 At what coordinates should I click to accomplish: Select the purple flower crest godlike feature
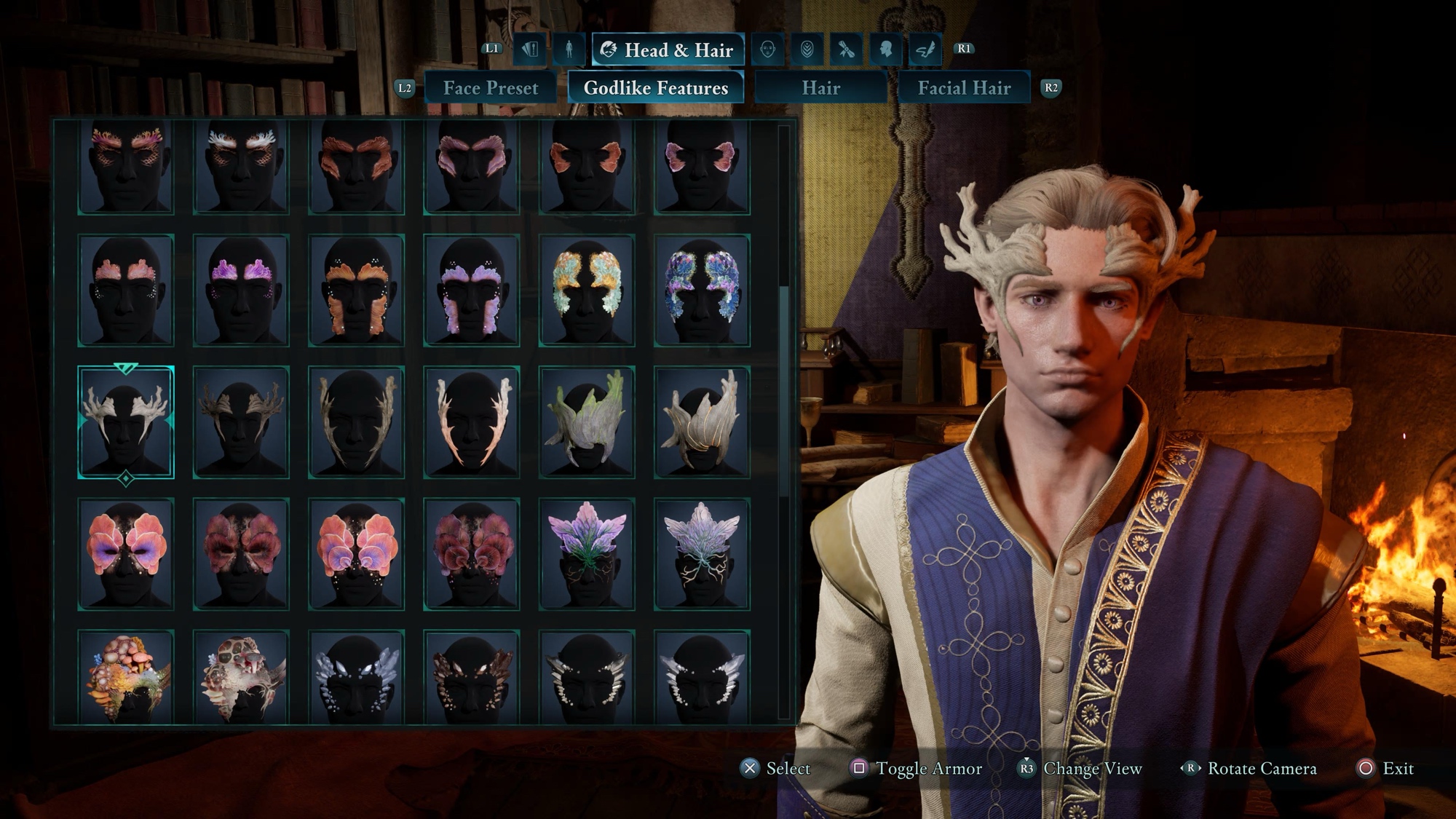click(587, 554)
